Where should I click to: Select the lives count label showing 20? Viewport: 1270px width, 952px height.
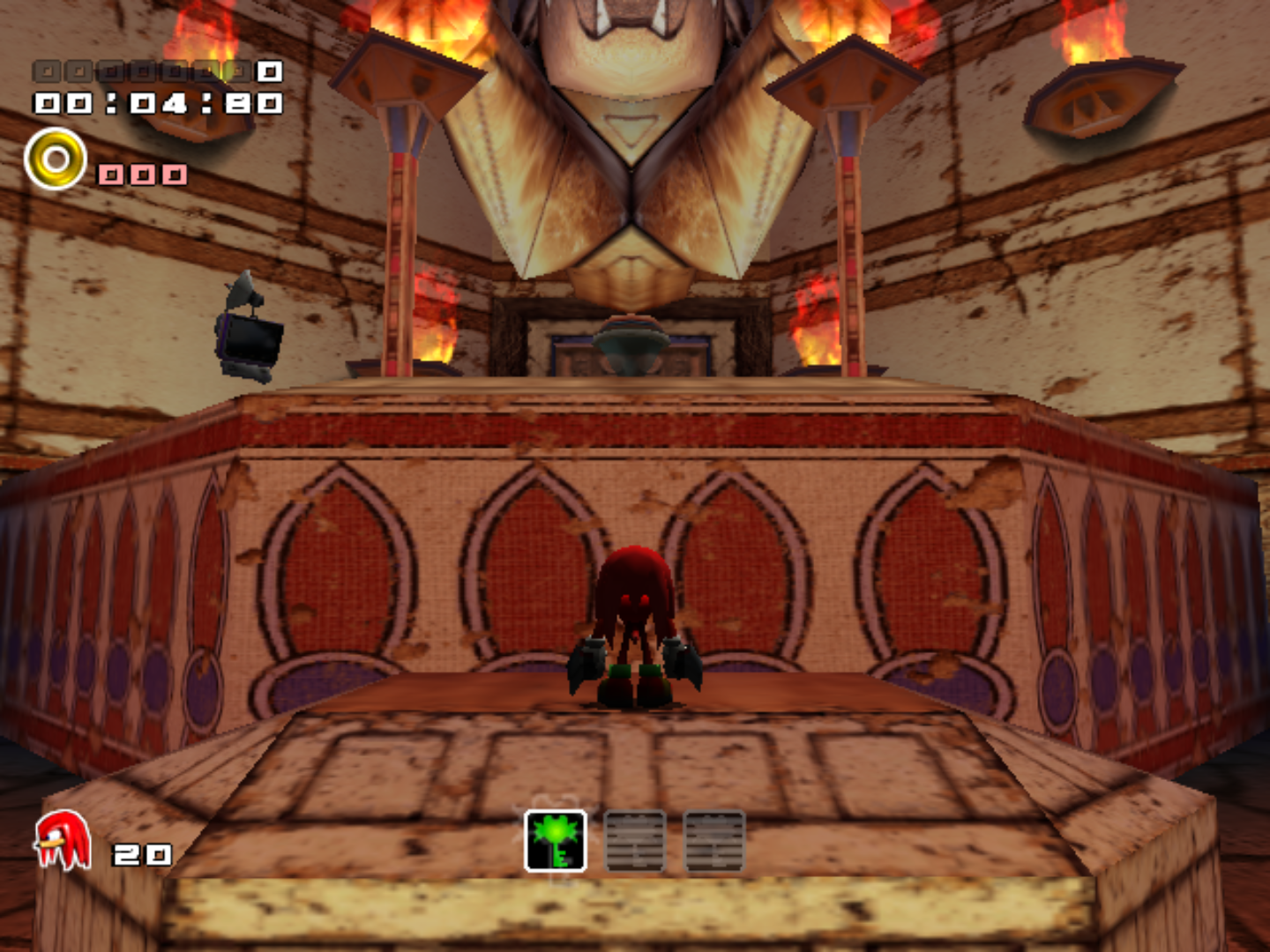[141, 853]
